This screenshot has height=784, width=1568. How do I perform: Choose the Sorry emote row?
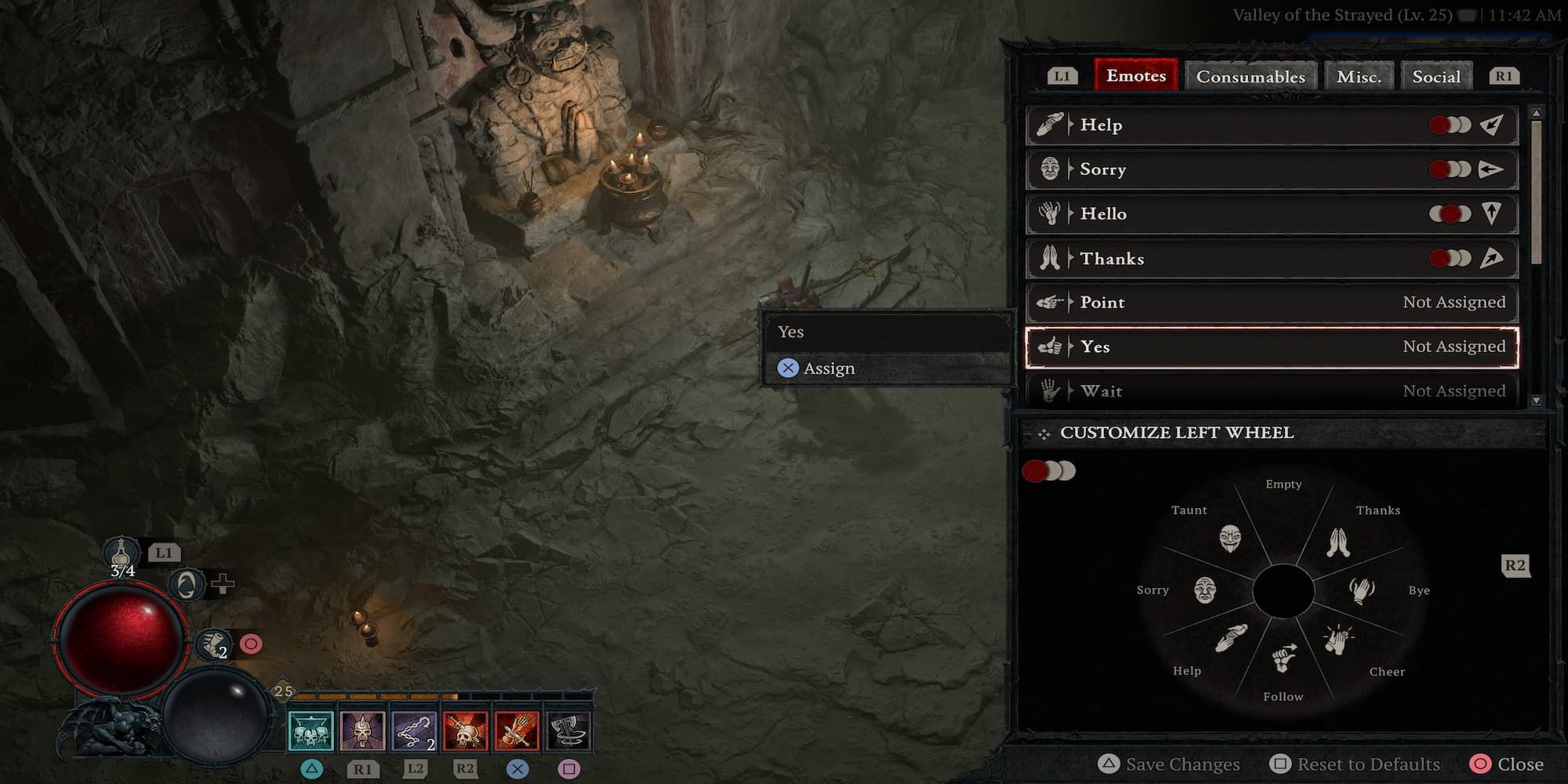[x=1272, y=169]
